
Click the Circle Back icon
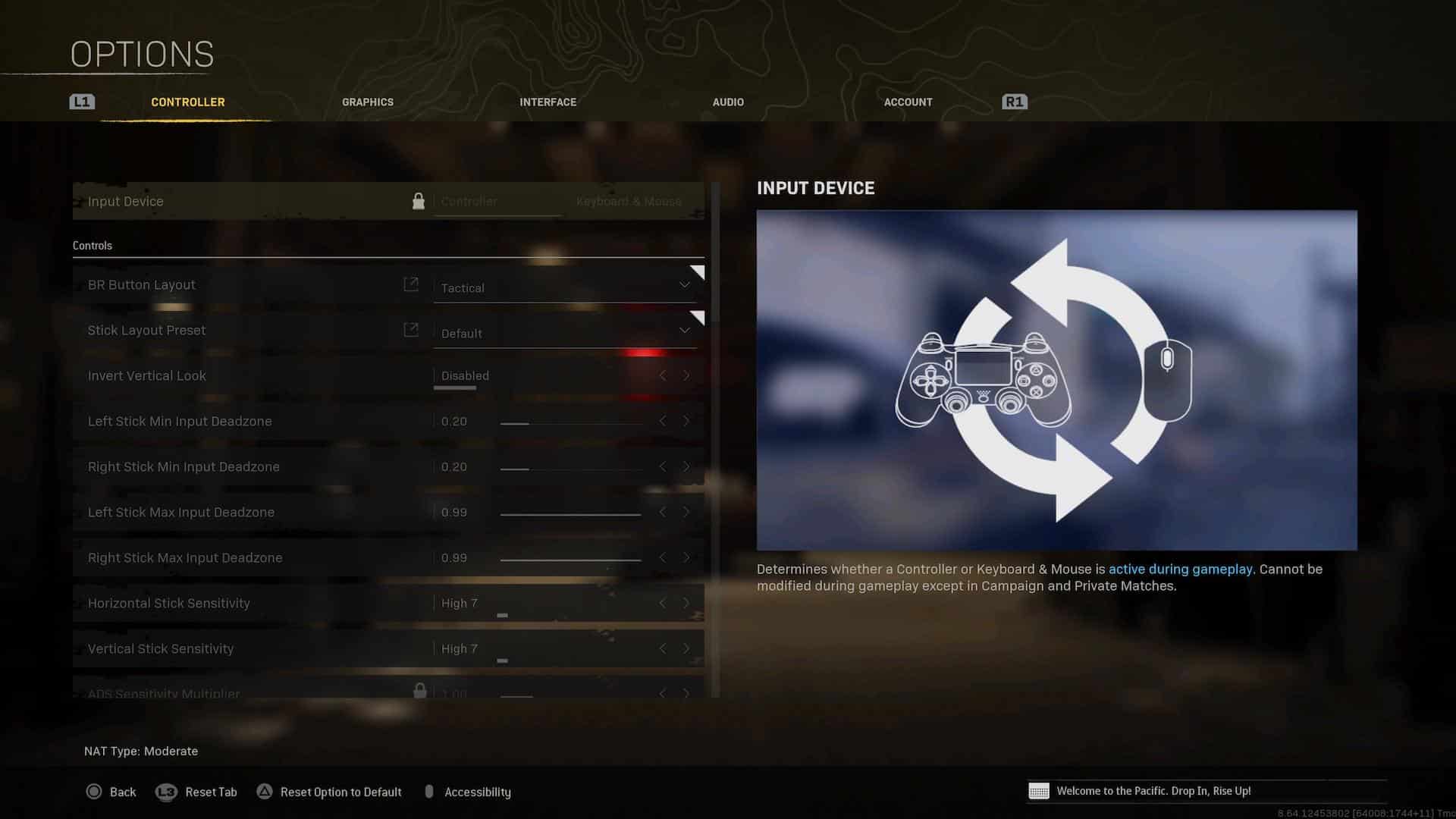pos(94,791)
